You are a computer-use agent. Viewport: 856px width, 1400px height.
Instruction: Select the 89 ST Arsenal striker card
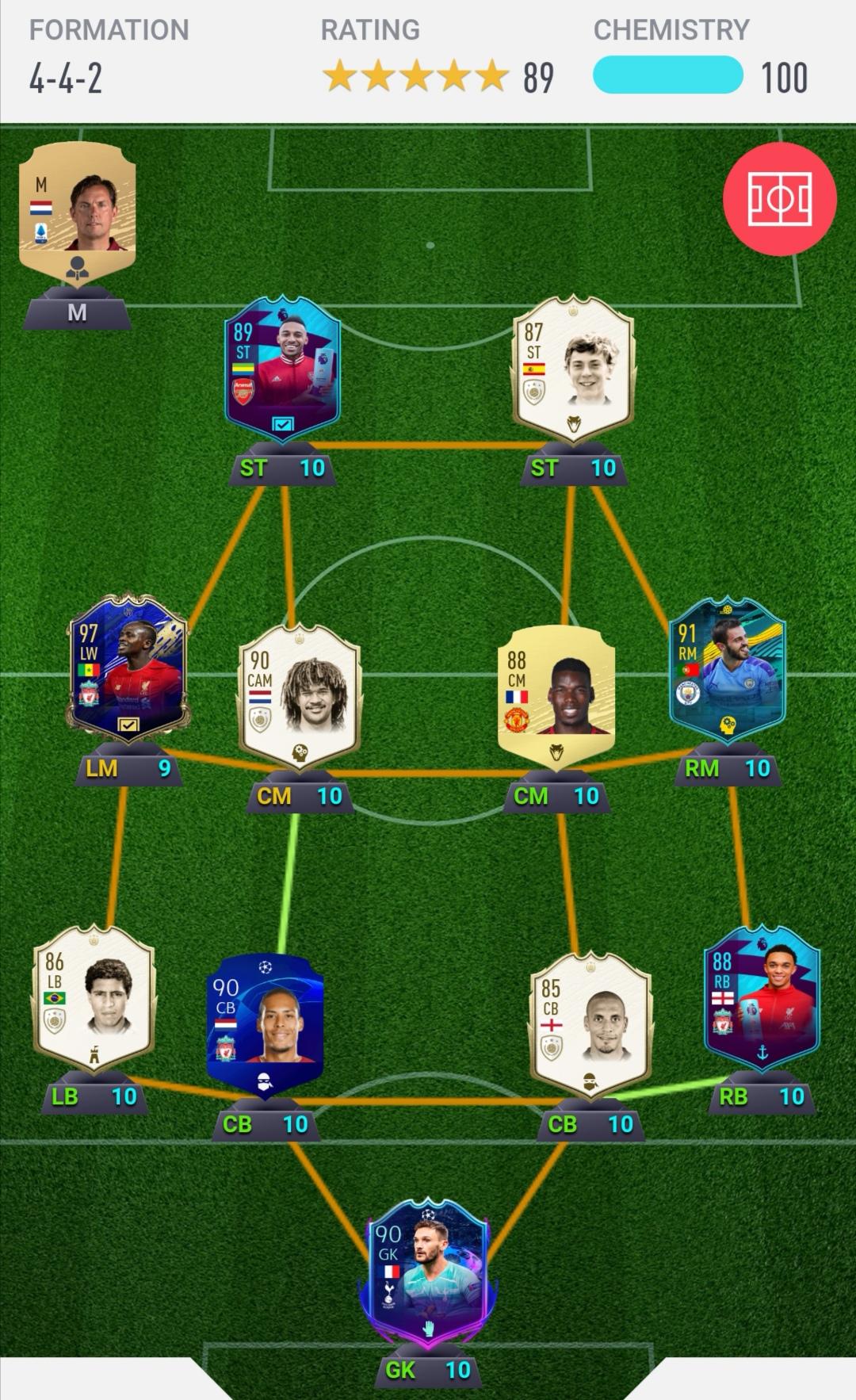pos(283,365)
